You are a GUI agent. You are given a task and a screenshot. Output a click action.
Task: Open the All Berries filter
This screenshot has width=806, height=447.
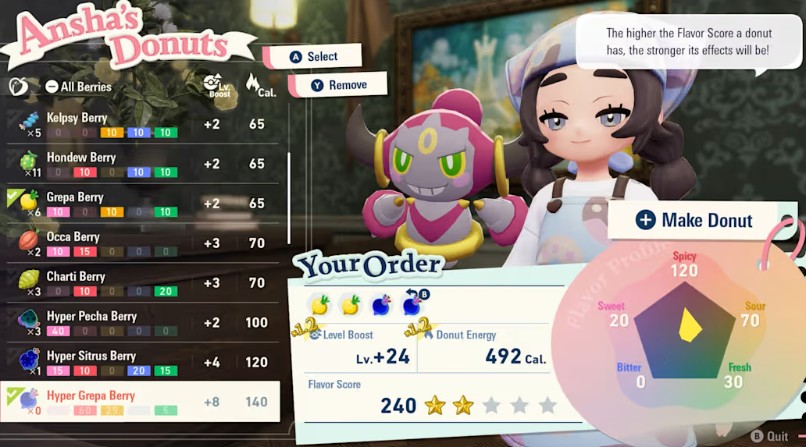pyautogui.click(x=78, y=87)
